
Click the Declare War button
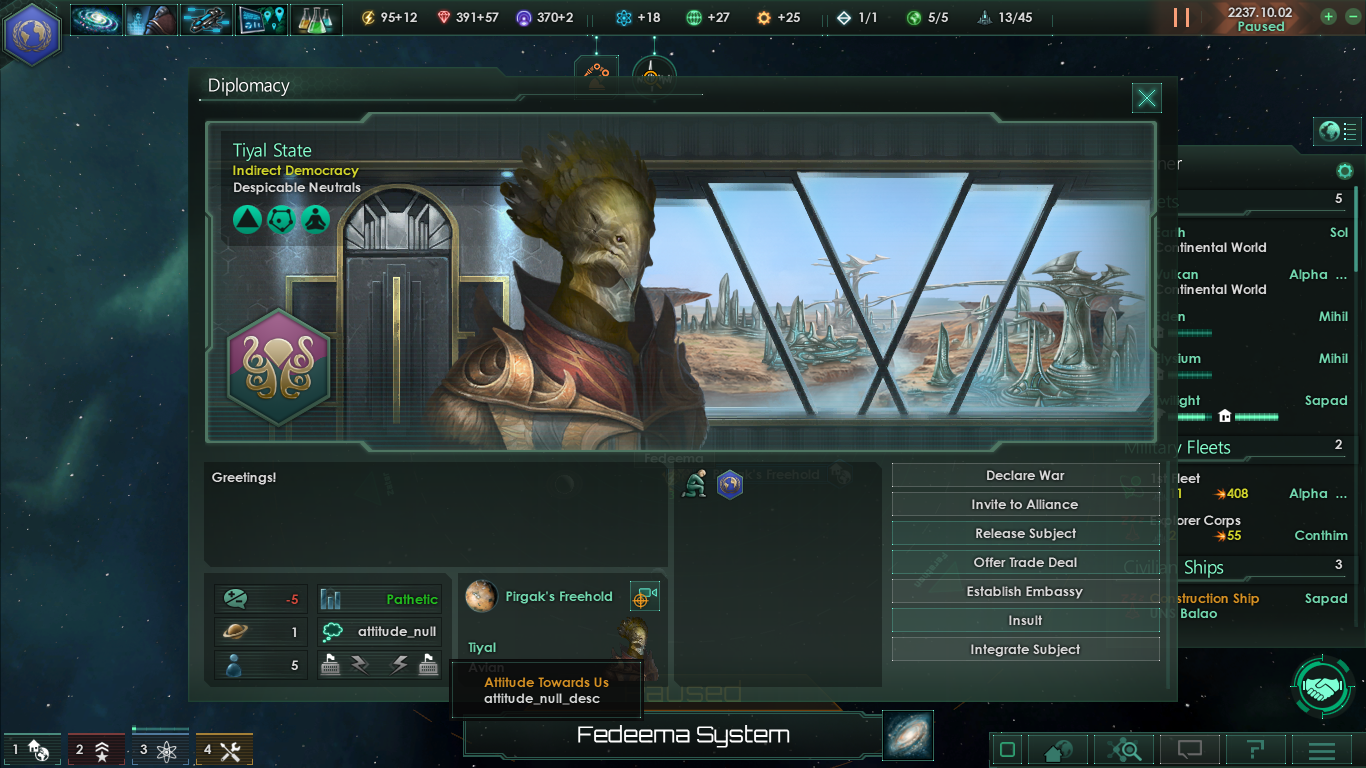pos(1024,475)
